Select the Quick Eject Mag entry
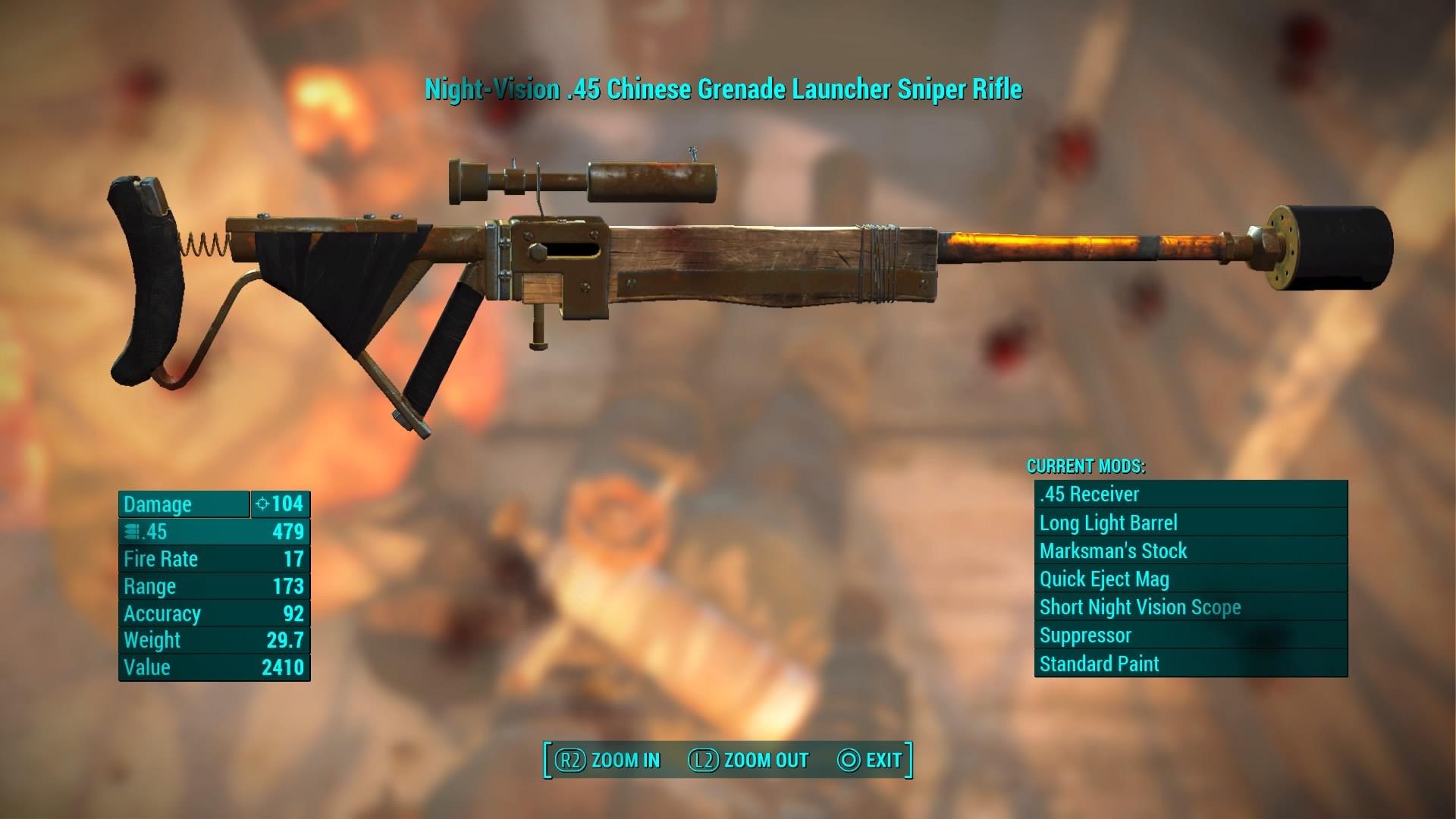This screenshot has height=819, width=1456. pyautogui.click(x=1191, y=579)
